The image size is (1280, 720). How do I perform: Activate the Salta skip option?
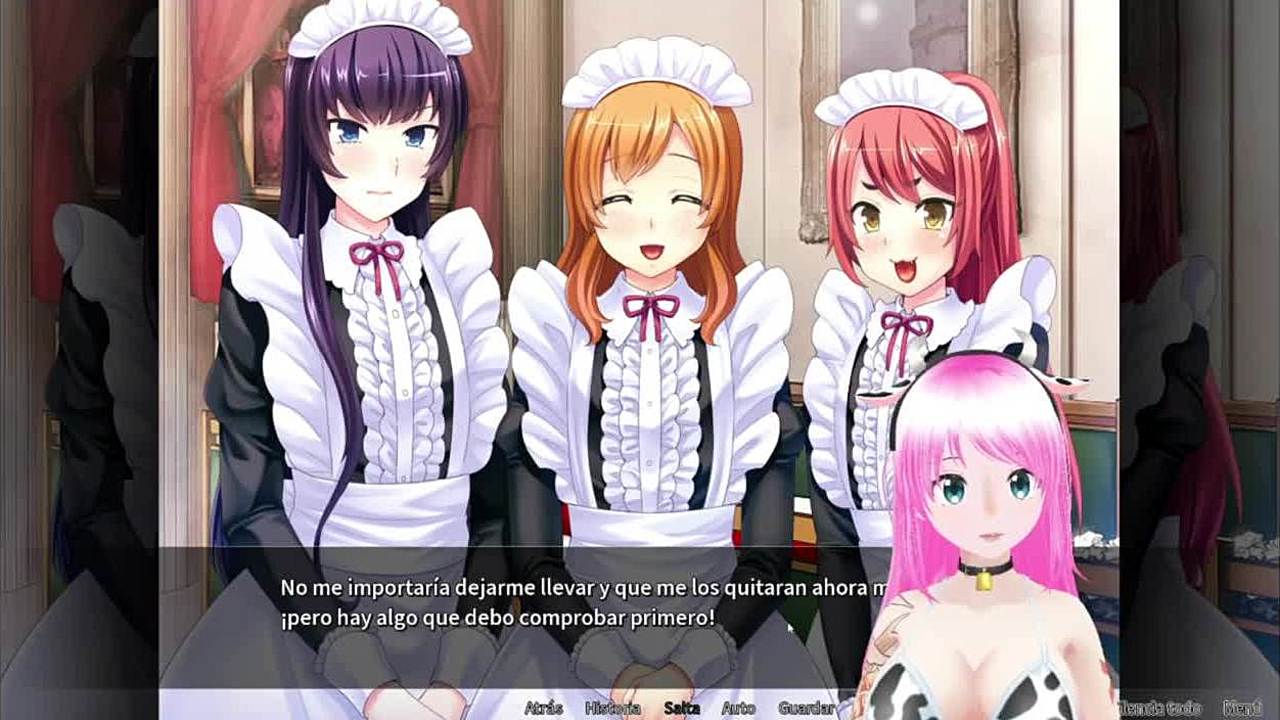pos(681,708)
